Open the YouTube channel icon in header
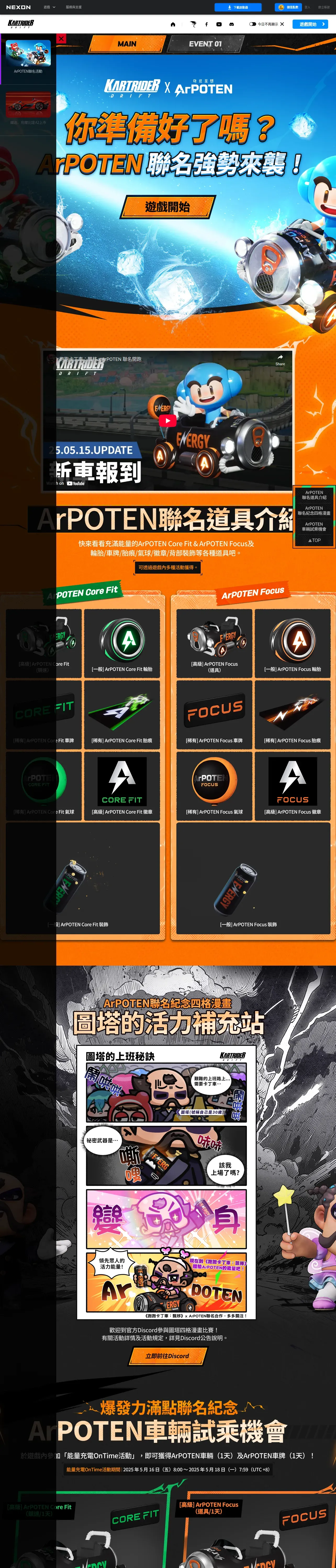This screenshot has width=336, height=1568. click(x=219, y=24)
